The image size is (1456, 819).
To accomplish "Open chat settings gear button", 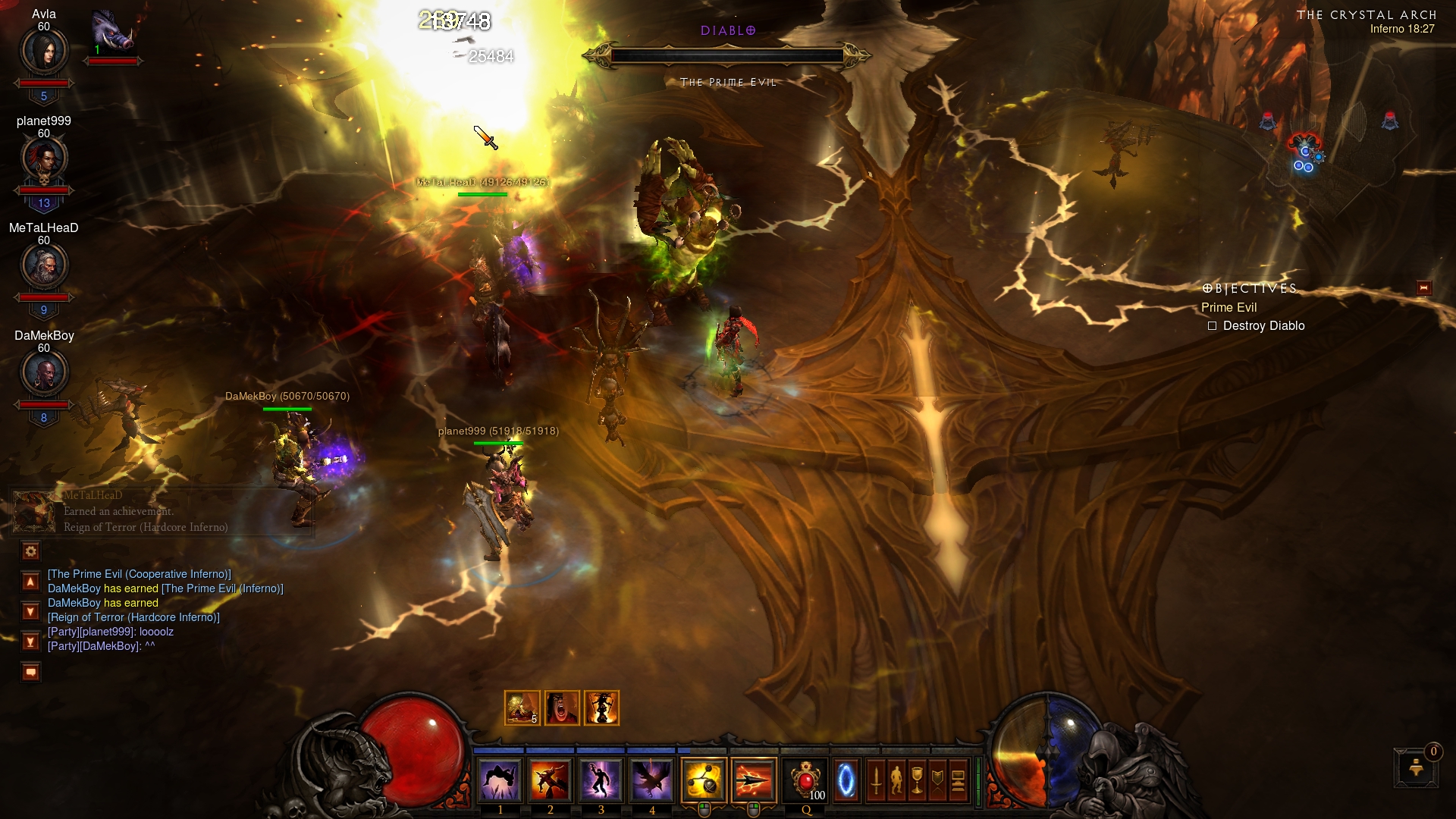I will pos(30,551).
